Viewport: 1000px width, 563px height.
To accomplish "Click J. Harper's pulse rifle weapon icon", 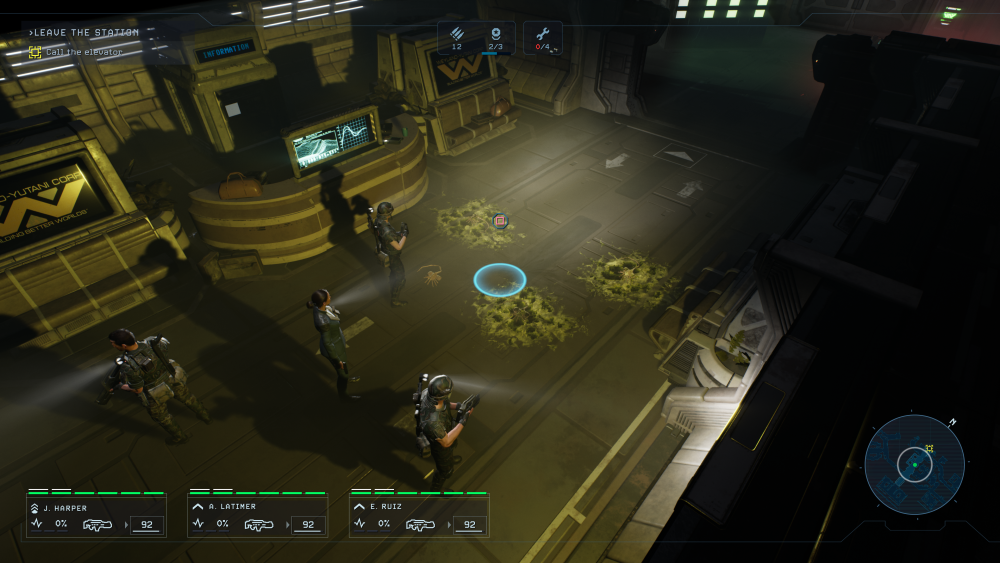I will (x=98, y=524).
